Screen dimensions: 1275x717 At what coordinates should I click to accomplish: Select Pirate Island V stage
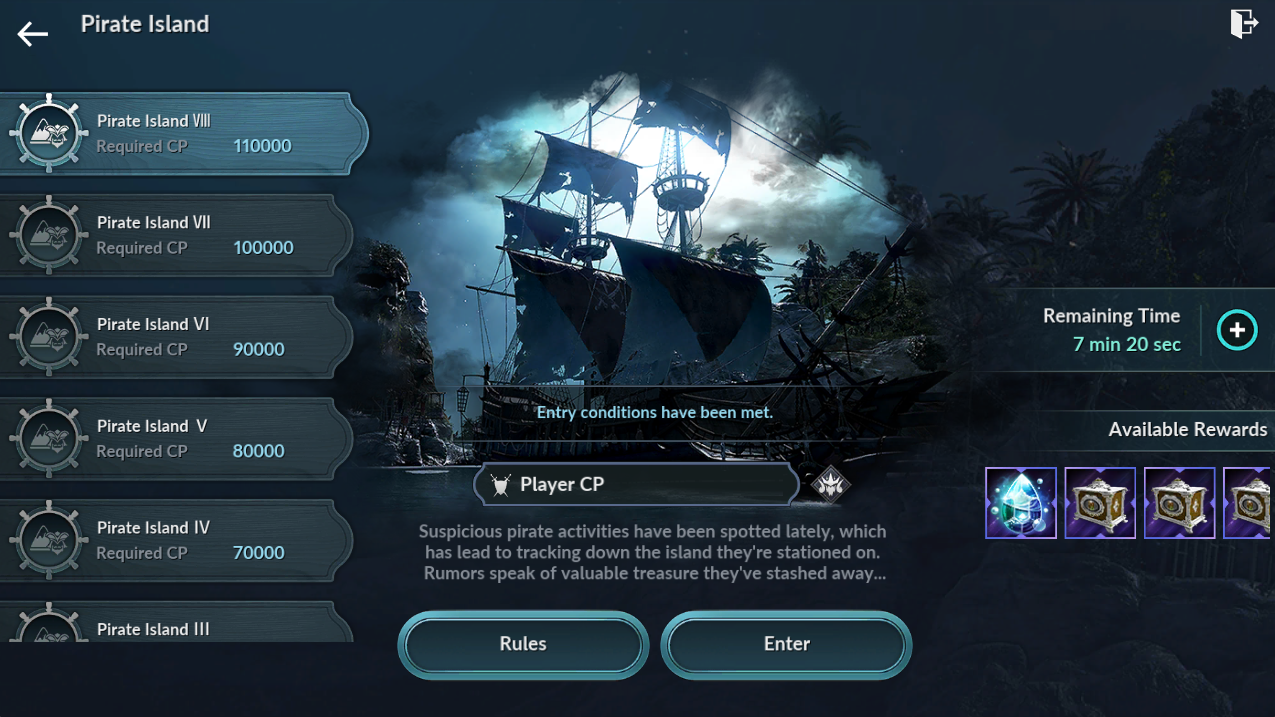tap(175, 439)
